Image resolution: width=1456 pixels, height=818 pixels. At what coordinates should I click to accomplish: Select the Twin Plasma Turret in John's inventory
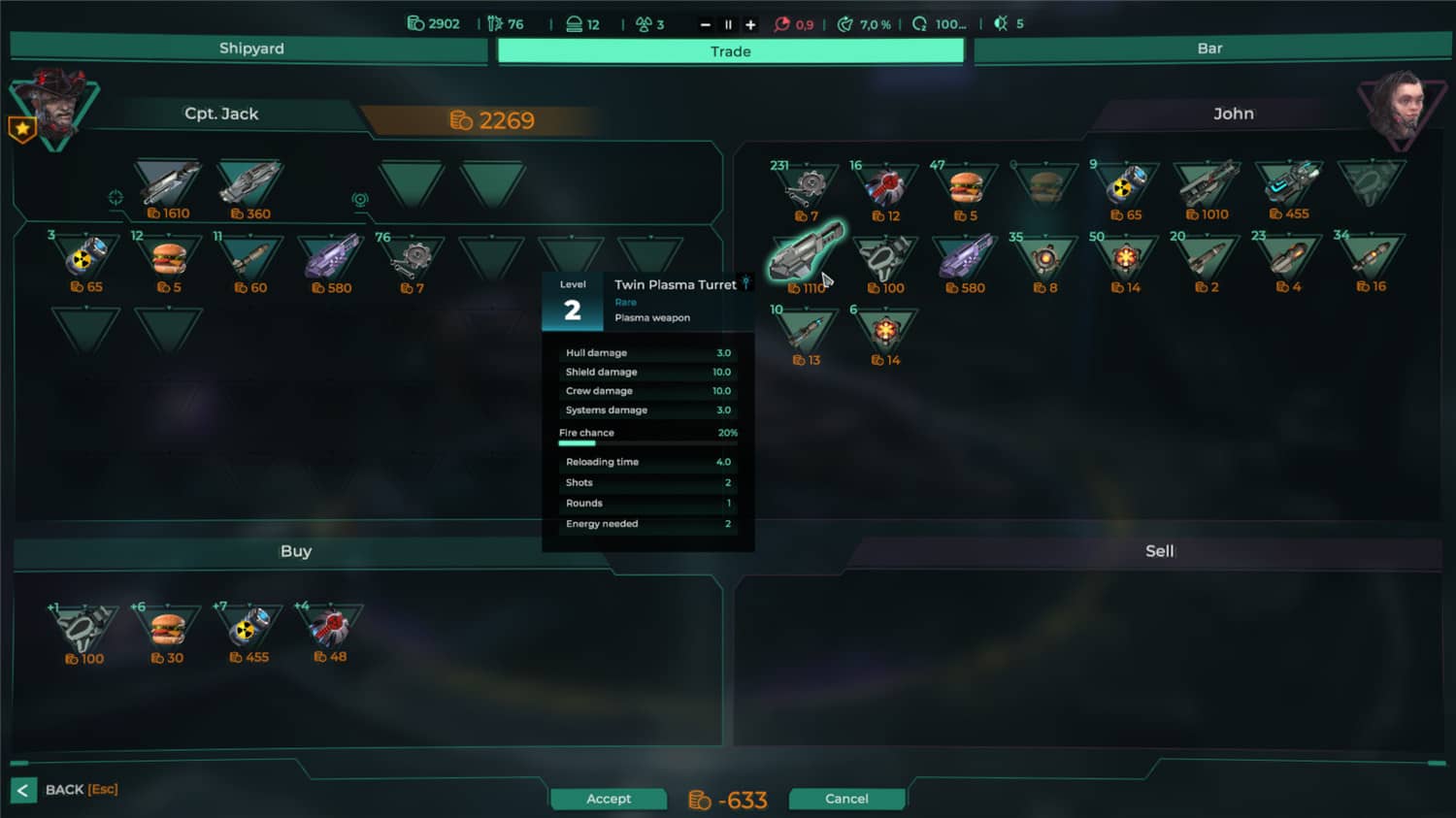coord(806,257)
